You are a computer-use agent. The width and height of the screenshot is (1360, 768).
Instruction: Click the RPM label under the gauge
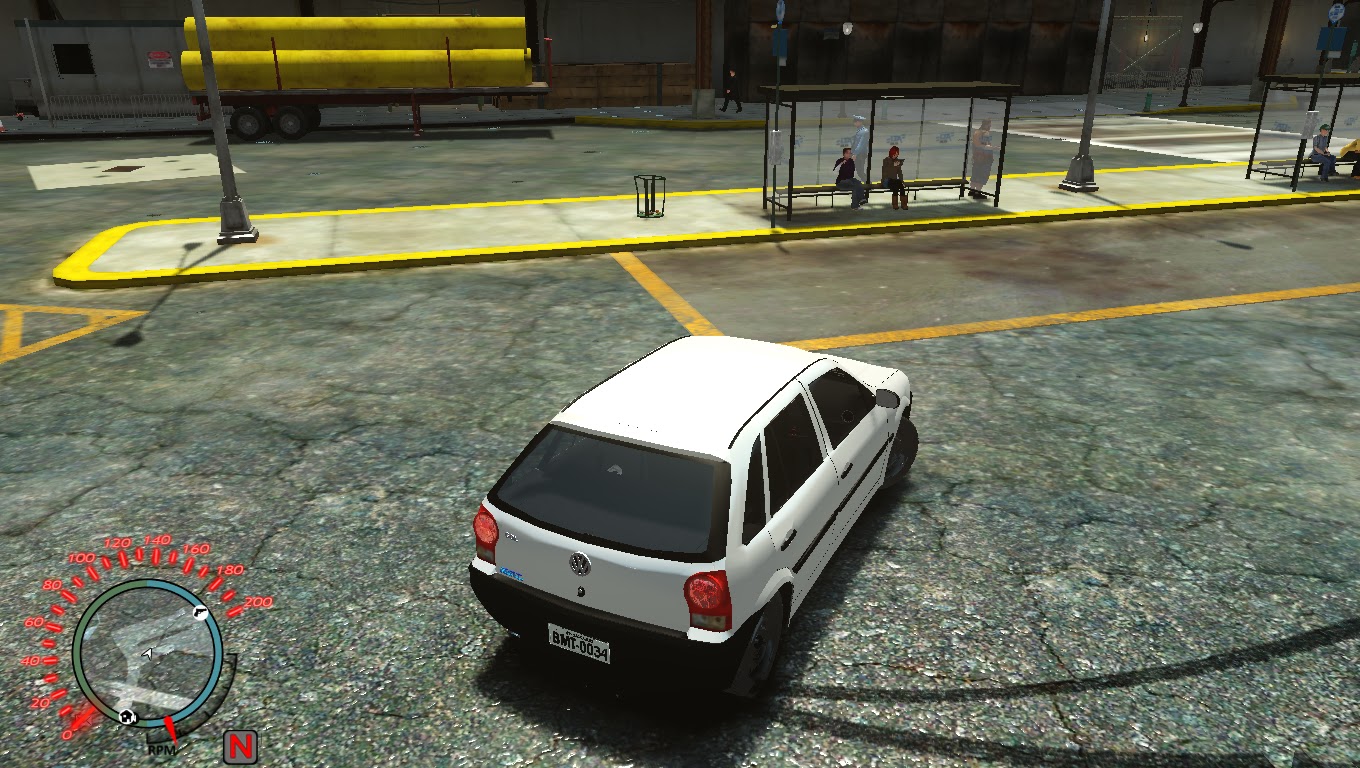pos(161,749)
